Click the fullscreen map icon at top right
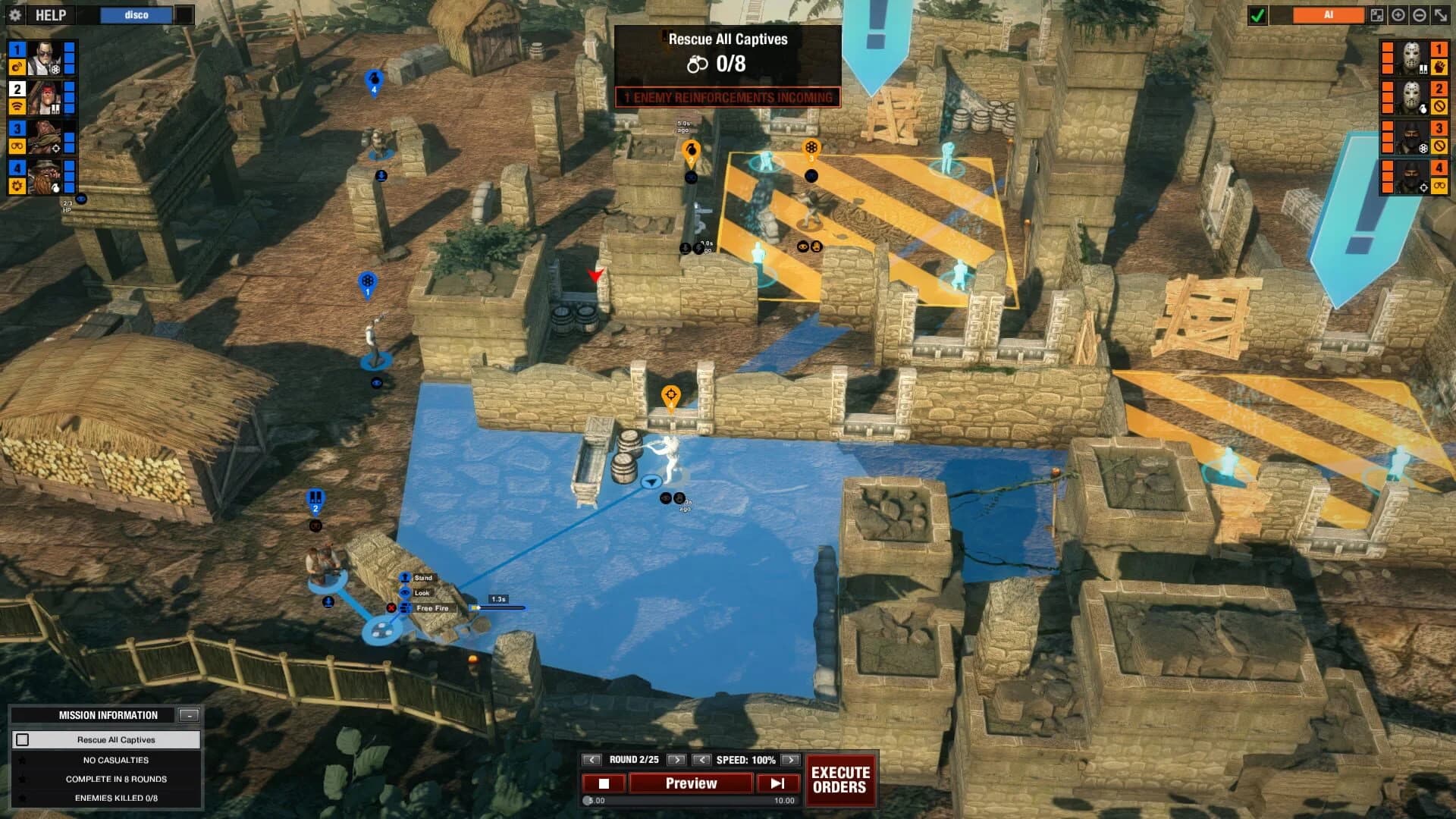The height and width of the screenshot is (819, 1456). click(x=1377, y=14)
